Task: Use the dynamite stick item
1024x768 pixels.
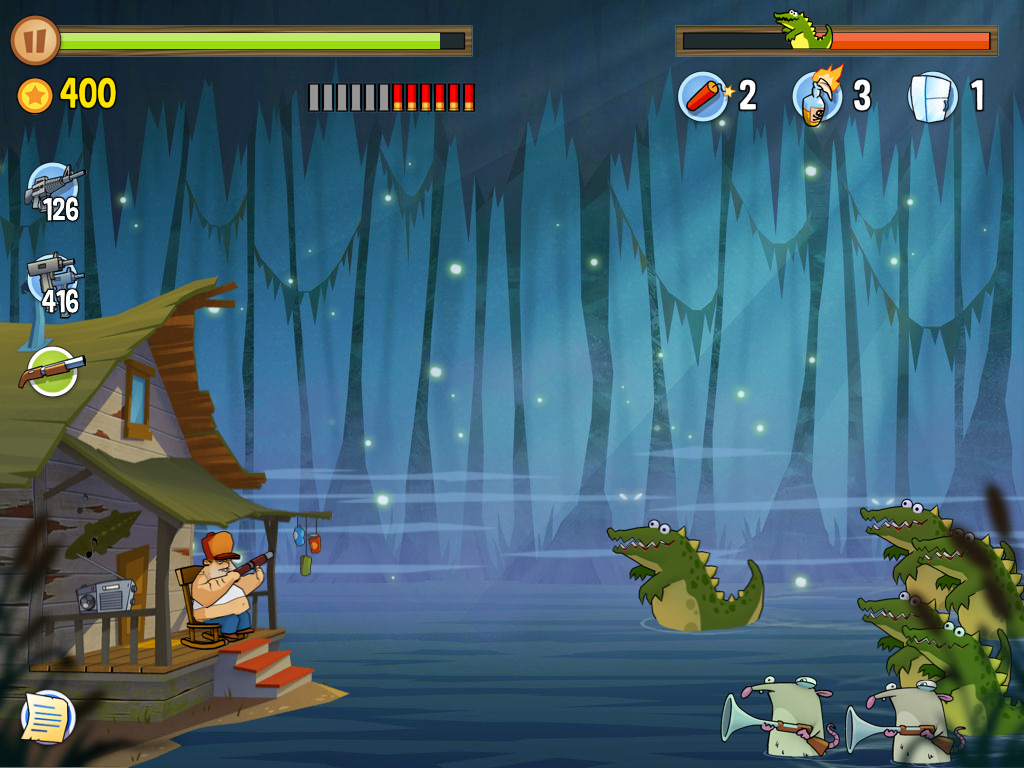Action: tap(704, 96)
